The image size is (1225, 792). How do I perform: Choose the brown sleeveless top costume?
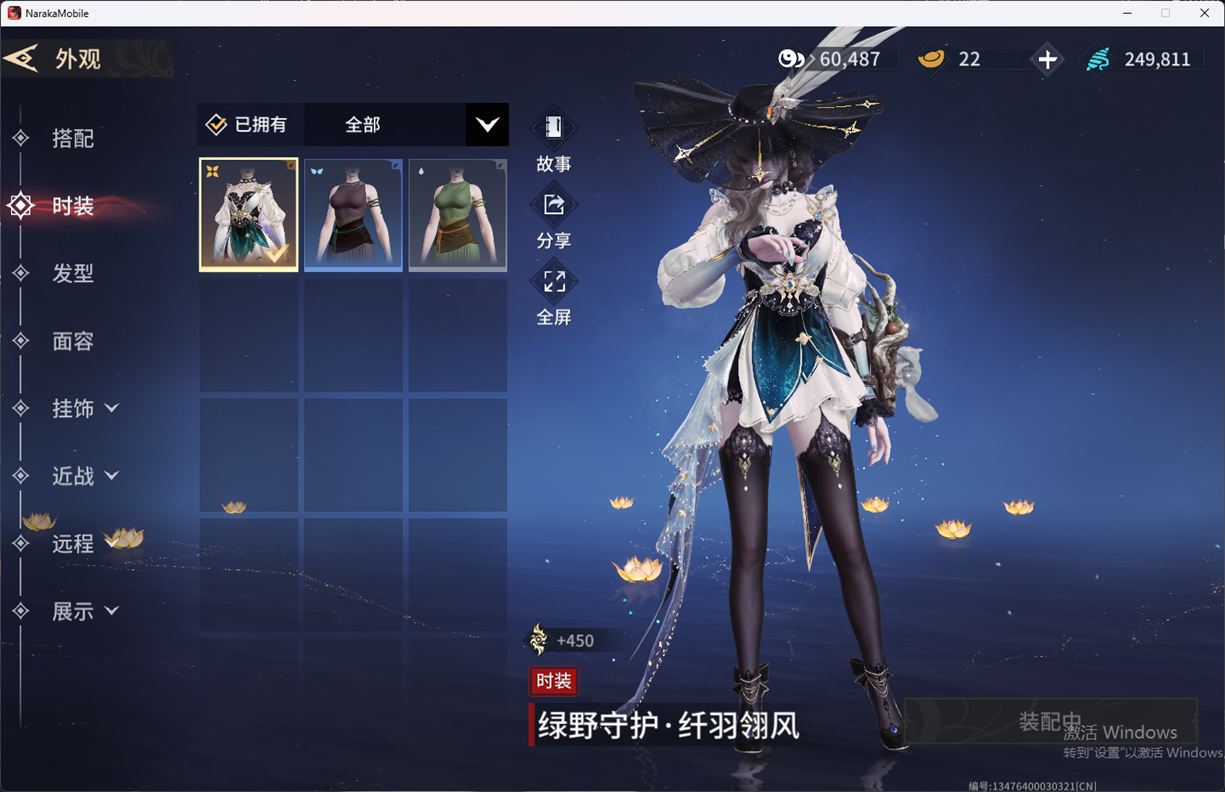click(x=353, y=215)
